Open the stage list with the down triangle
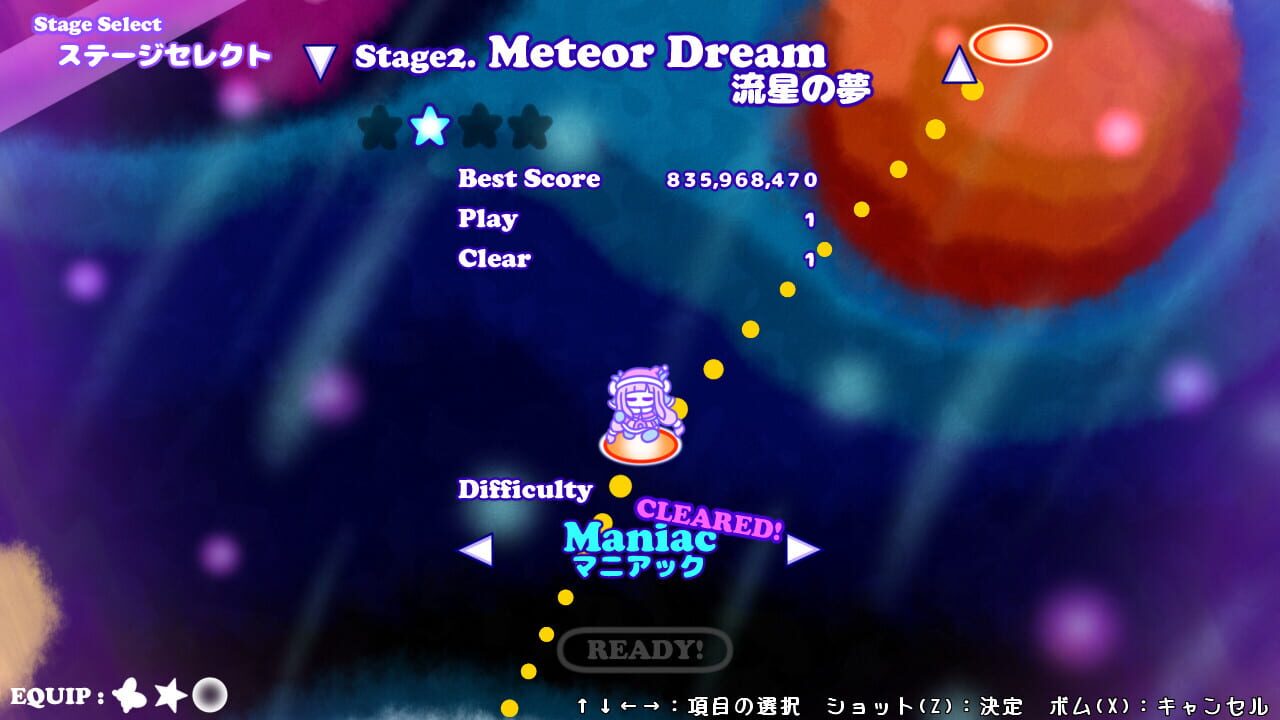 point(318,58)
